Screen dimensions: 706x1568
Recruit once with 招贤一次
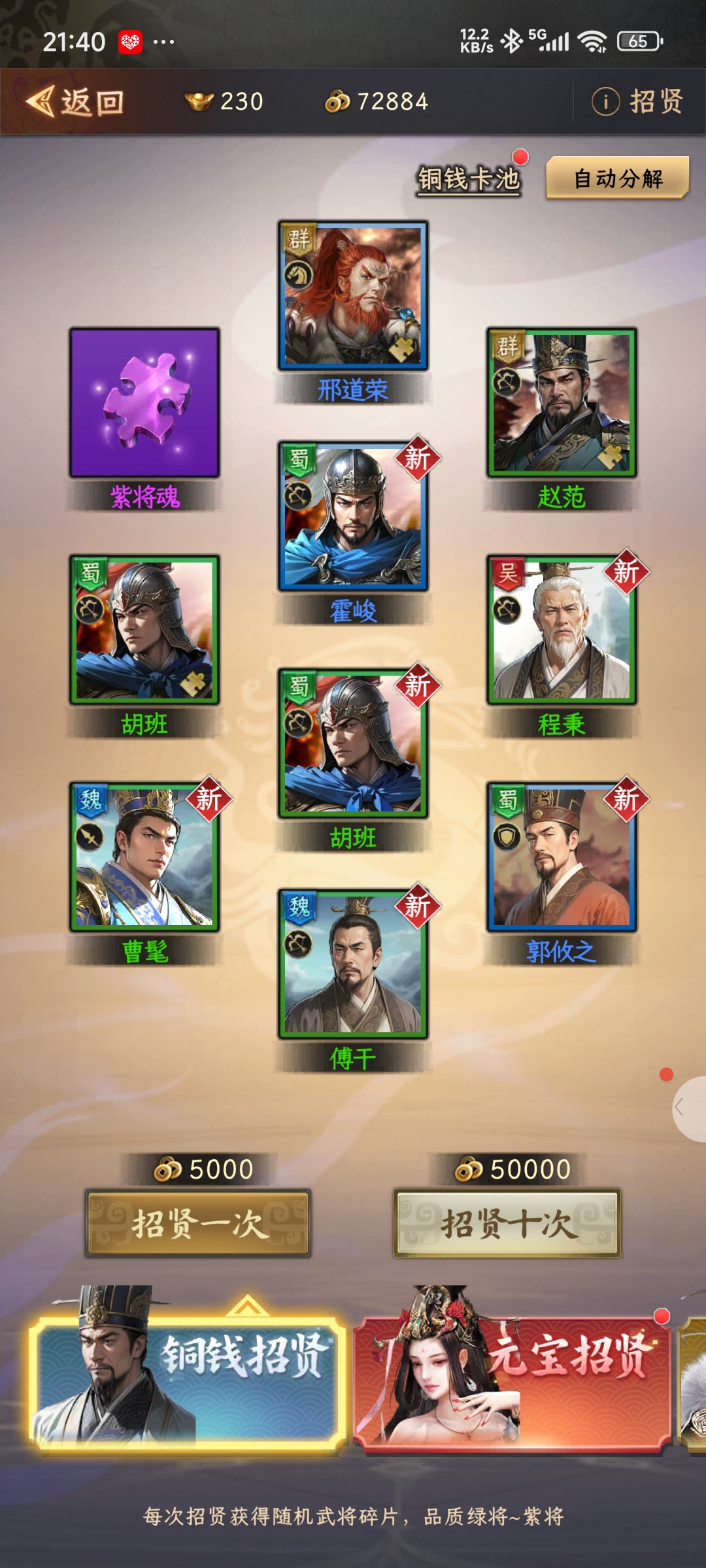198,1223
